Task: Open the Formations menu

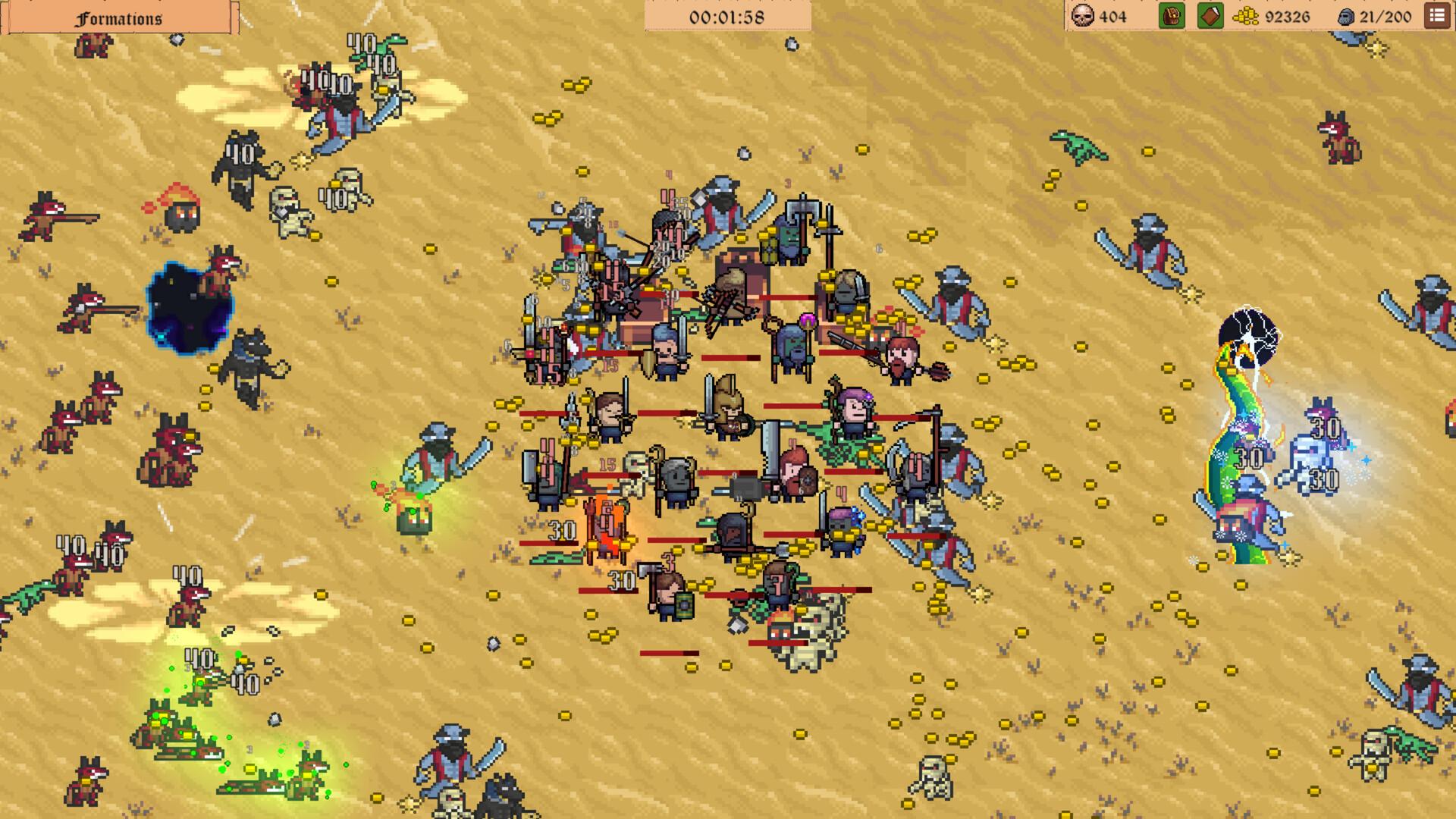Action: 118,17
